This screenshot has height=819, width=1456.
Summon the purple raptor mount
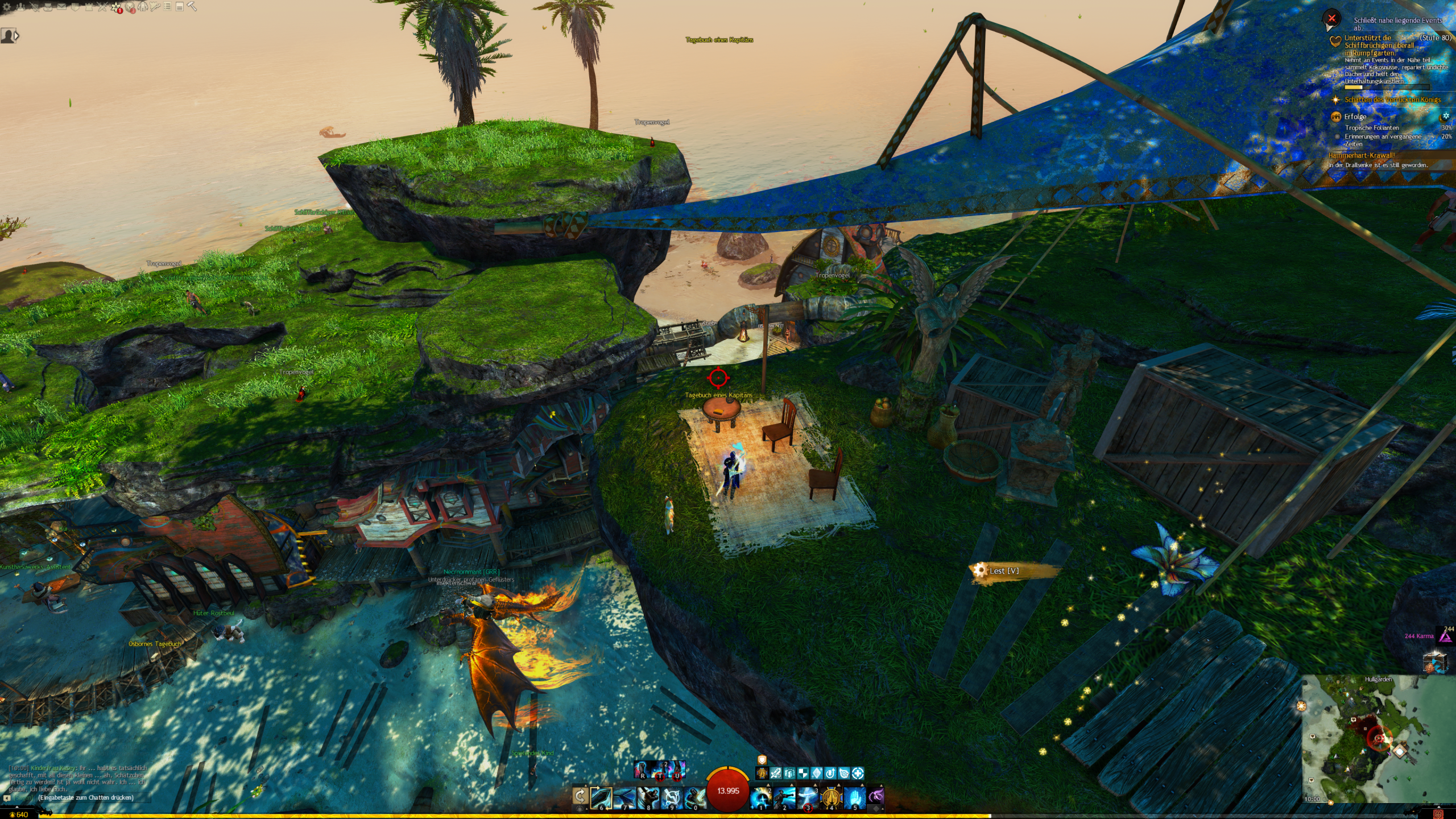coord(876,795)
